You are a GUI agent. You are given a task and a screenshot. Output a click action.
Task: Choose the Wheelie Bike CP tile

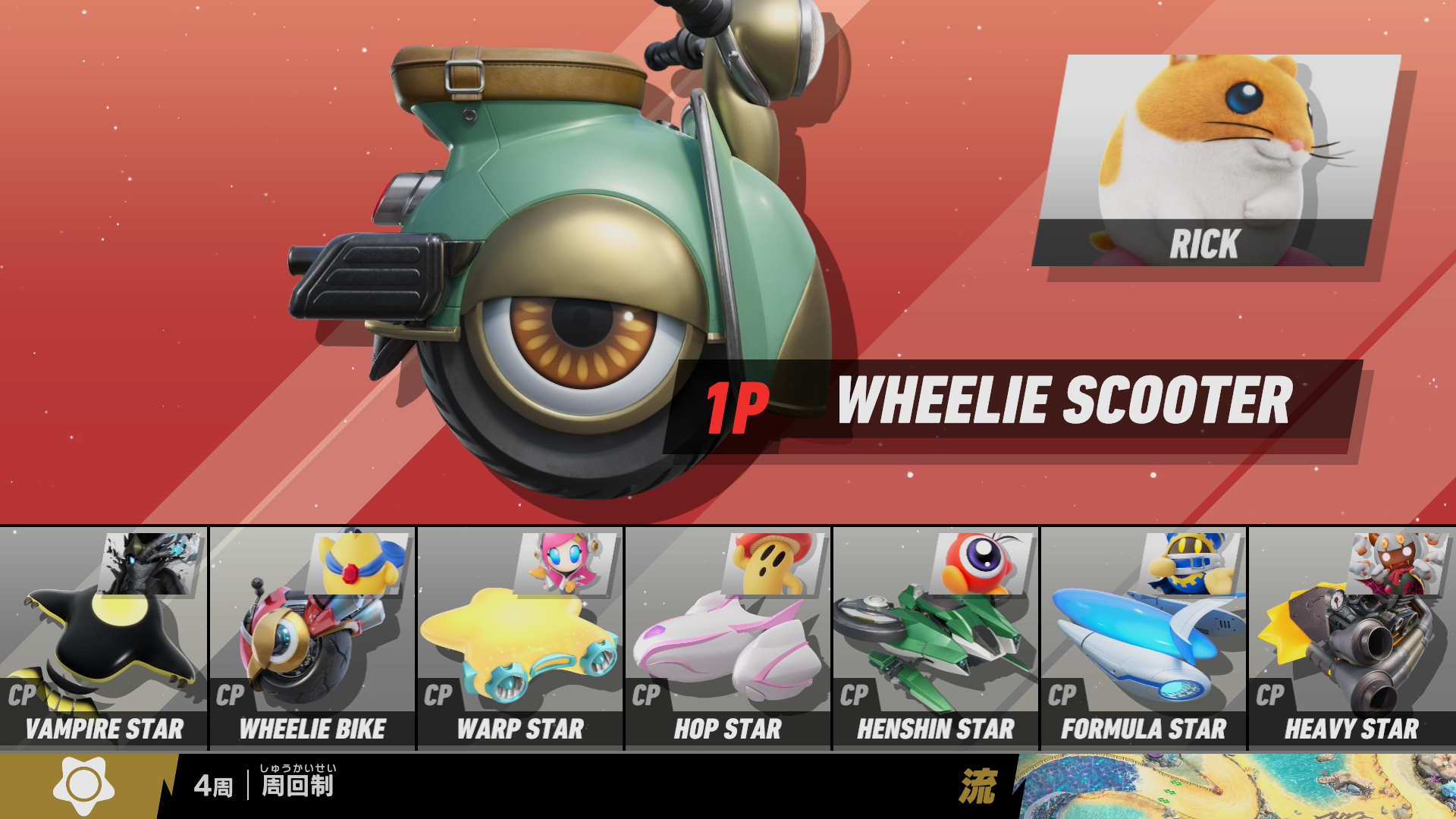[x=312, y=639]
